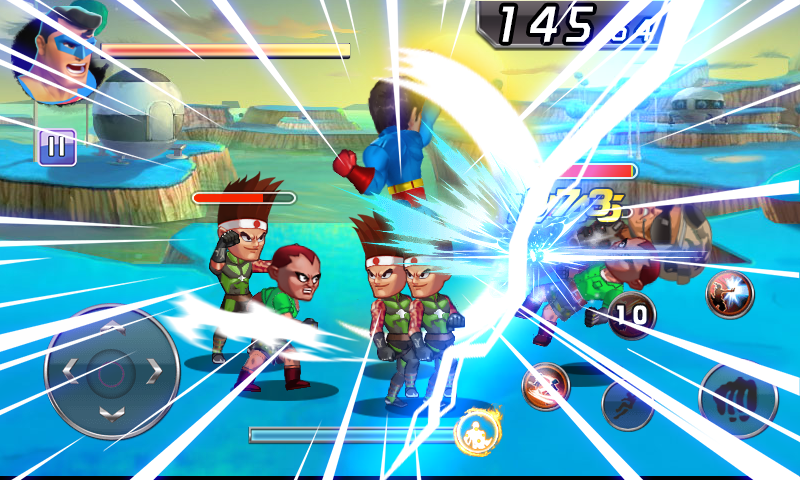Screen dimensions: 800x480
Task: Pause the game with the purple pause button
Action: (x=56, y=147)
